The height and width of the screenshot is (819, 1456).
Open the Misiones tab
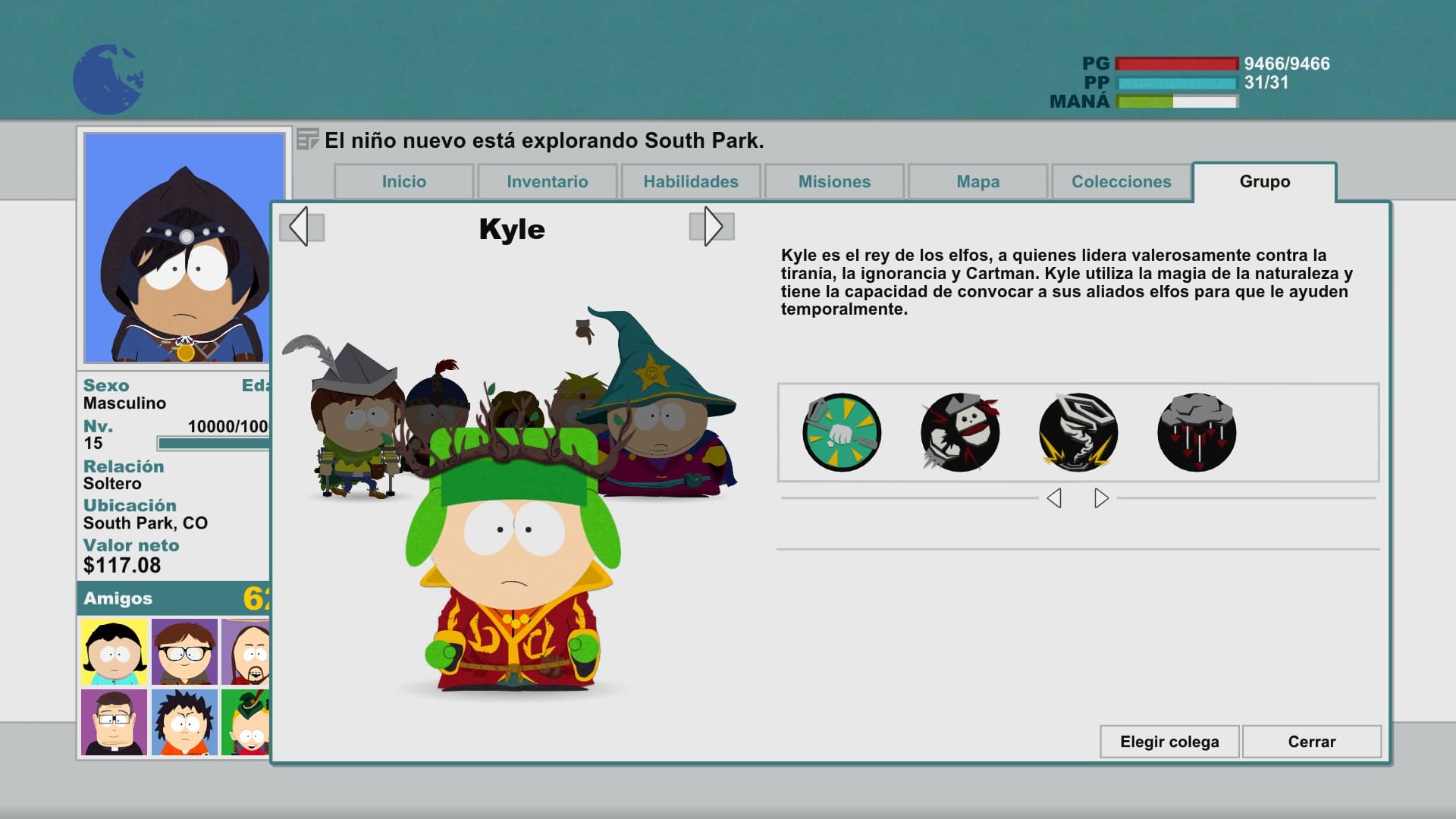pos(834,182)
